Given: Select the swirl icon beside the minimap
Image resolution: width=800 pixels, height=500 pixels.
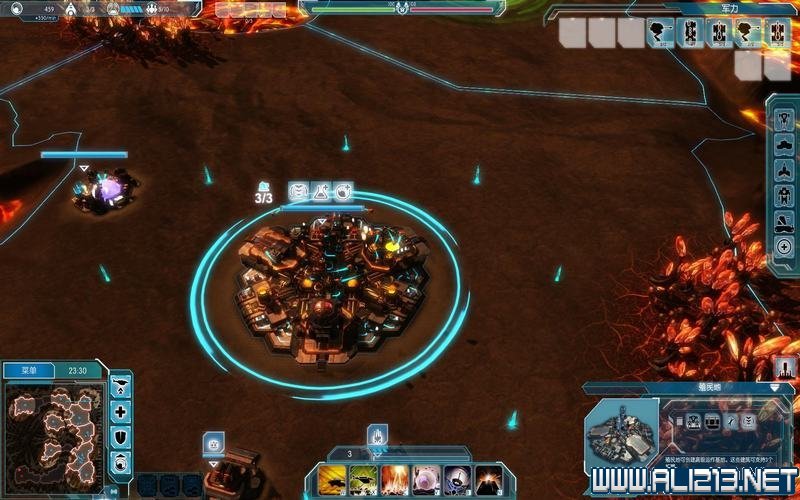Looking at the screenshot, I should tap(121, 461).
